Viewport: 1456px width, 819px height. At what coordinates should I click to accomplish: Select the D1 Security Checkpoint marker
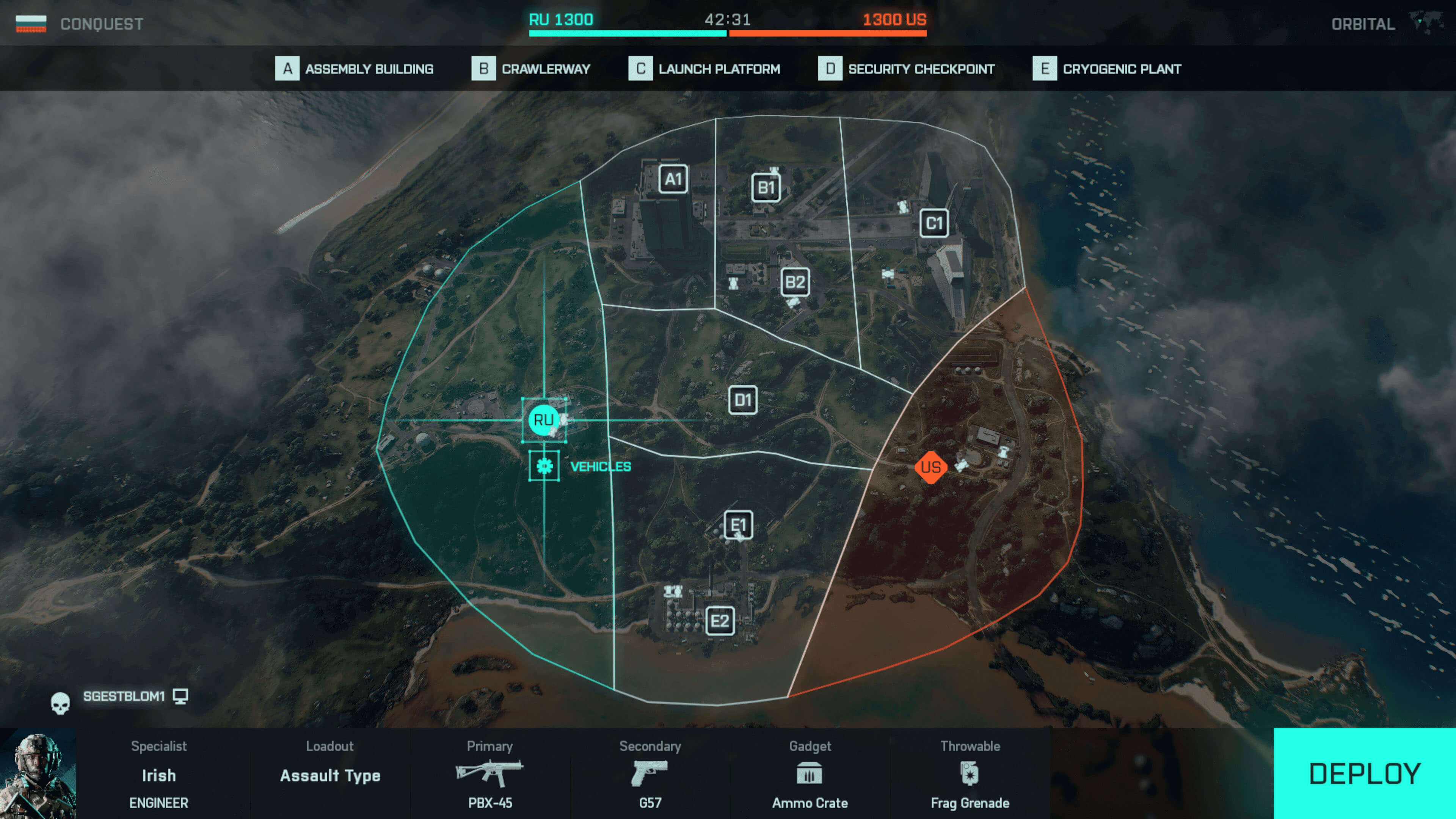tap(743, 400)
